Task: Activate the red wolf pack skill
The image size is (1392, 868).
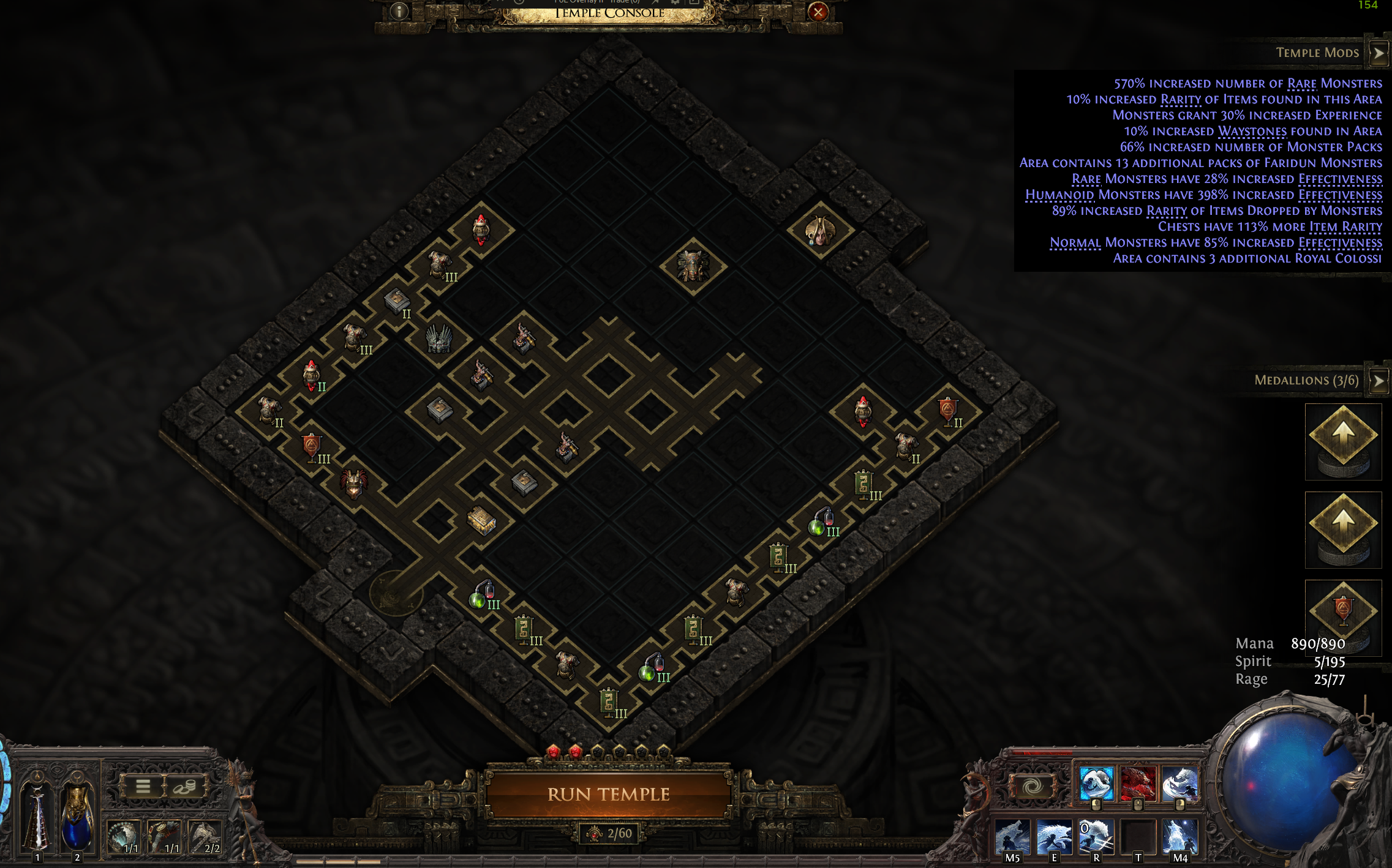Action: (x=1138, y=784)
